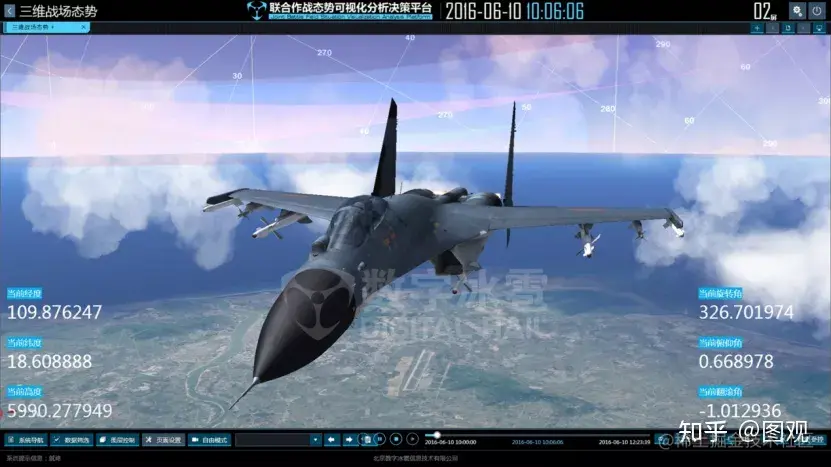Viewport: 831px width, 467px height.
Task: Open the 页面设置 page settings
Action: click(x=162, y=439)
